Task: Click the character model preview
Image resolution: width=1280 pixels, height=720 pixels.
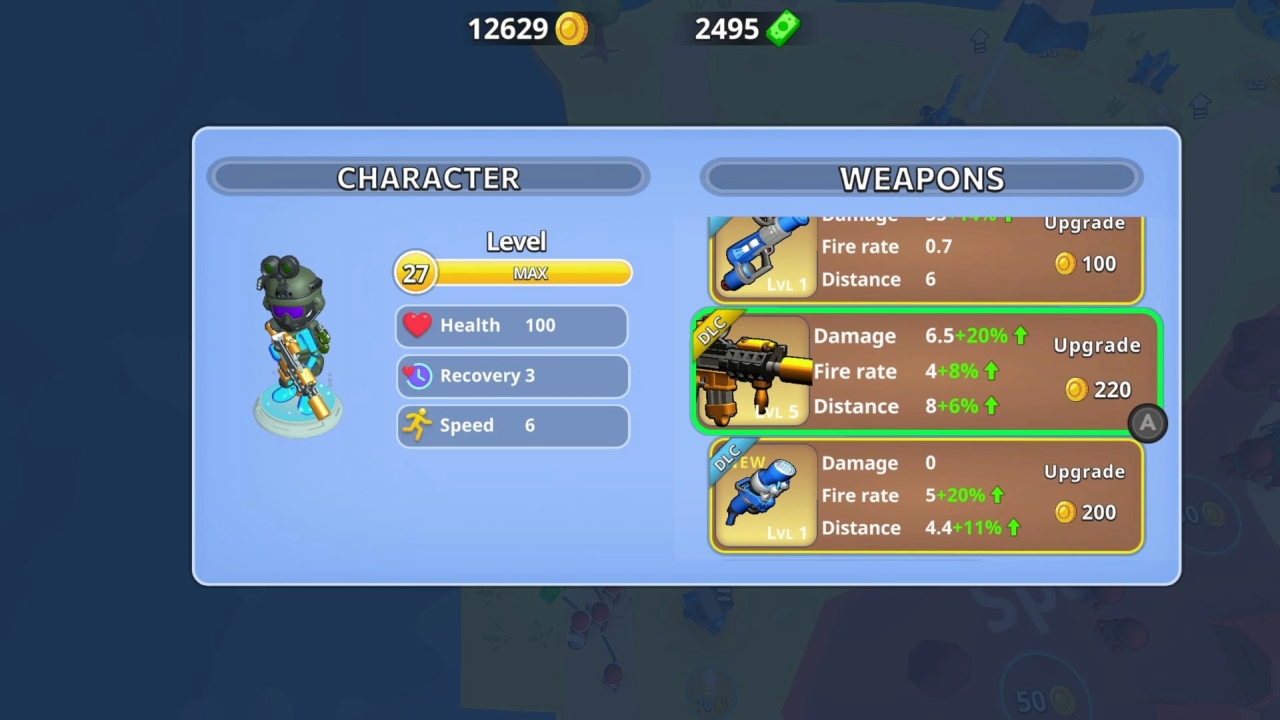Action: 298,340
